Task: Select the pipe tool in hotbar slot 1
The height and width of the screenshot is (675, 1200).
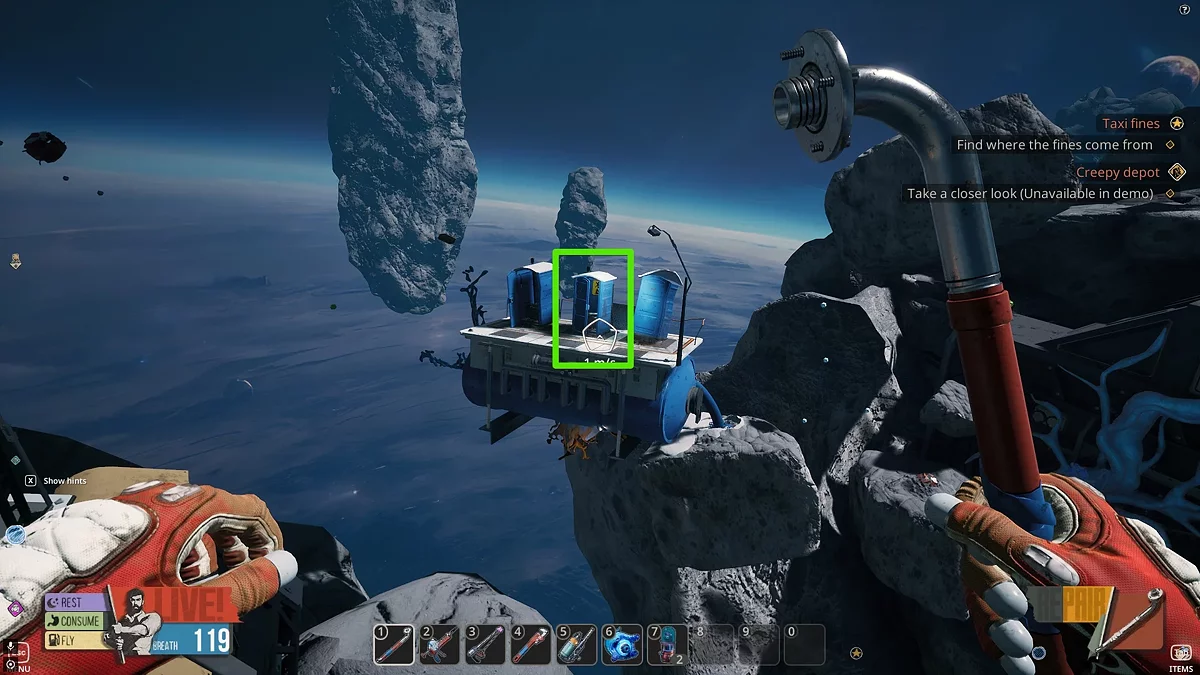Action: (393, 645)
